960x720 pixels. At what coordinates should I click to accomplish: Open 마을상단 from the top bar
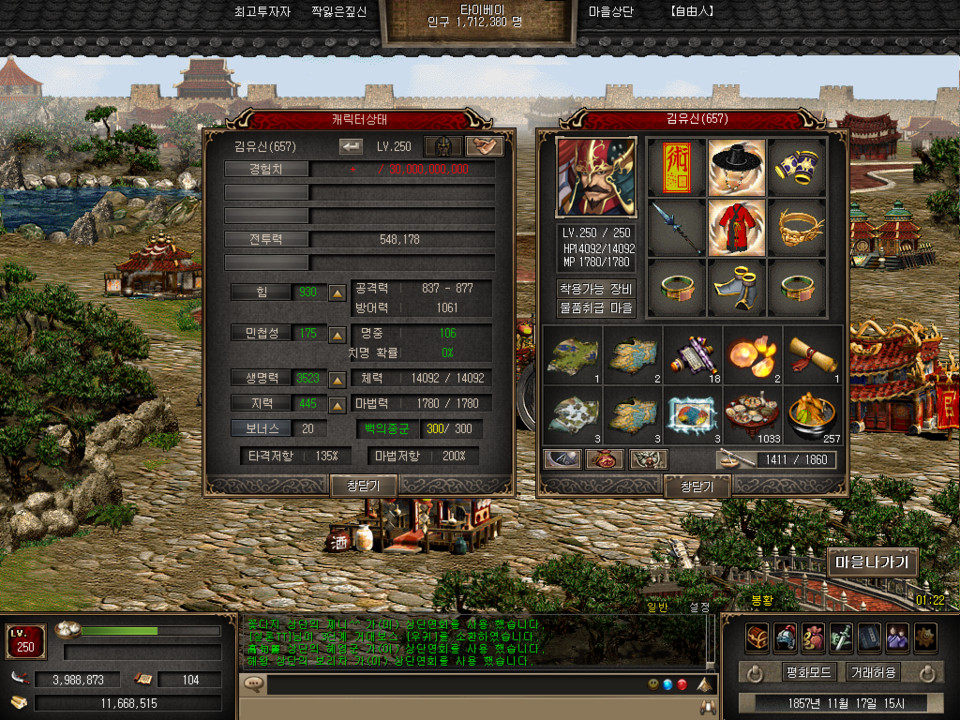pos(613,12)
